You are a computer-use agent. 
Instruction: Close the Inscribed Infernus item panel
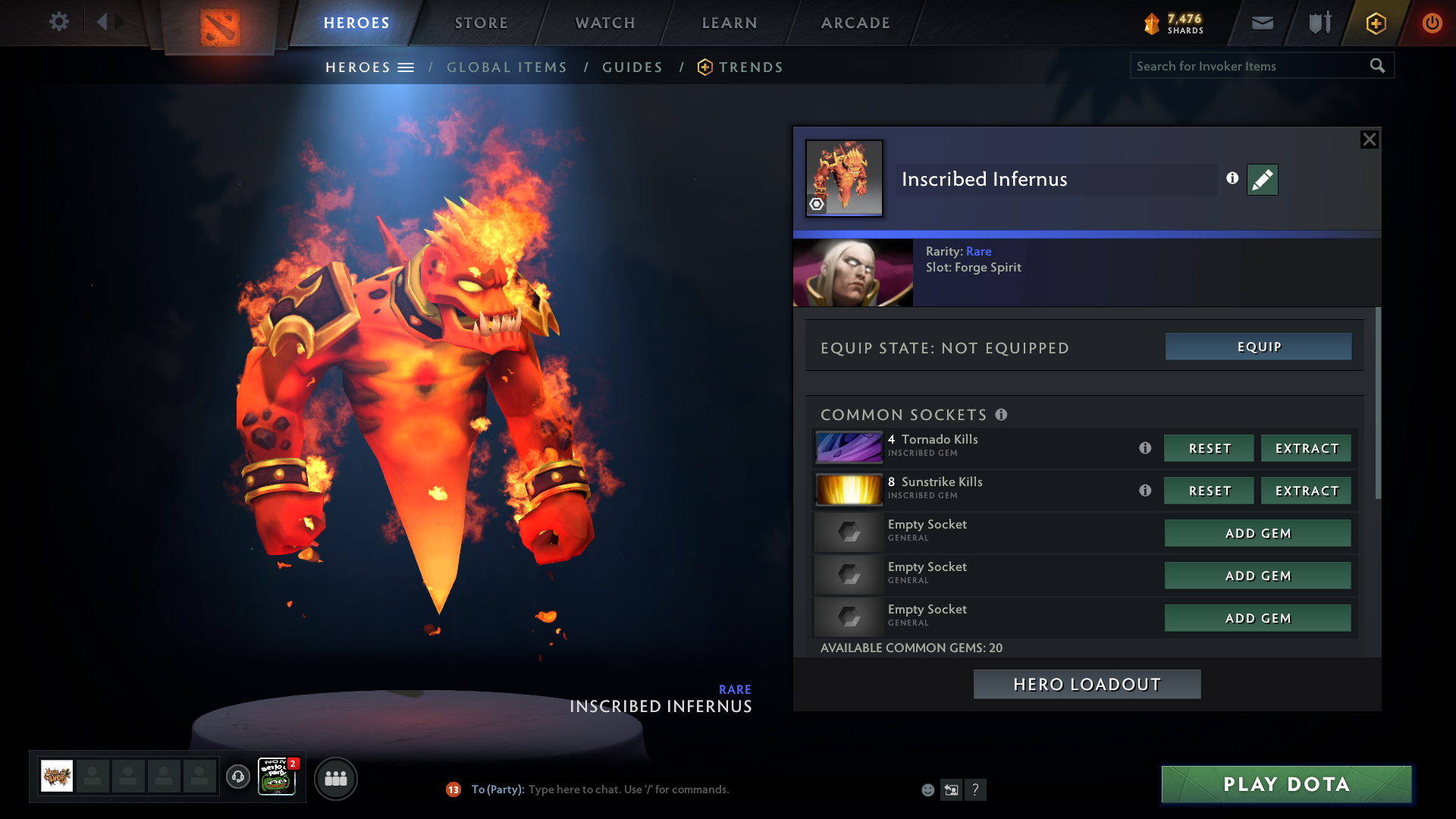pyautogui.click(x=1369, y=140)
